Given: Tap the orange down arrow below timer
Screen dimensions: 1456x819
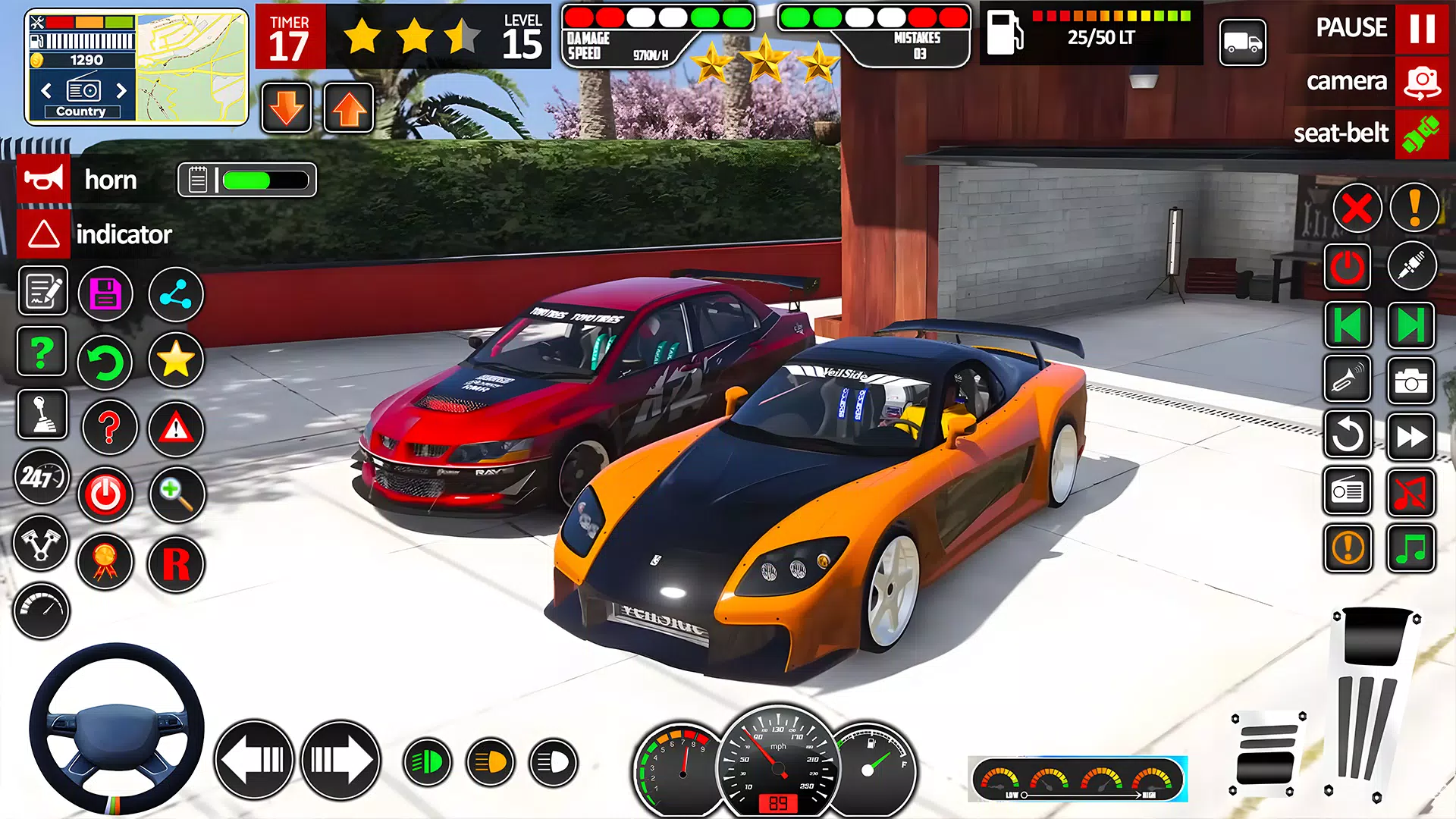Looking at the screenshot, I should [286, 106].
